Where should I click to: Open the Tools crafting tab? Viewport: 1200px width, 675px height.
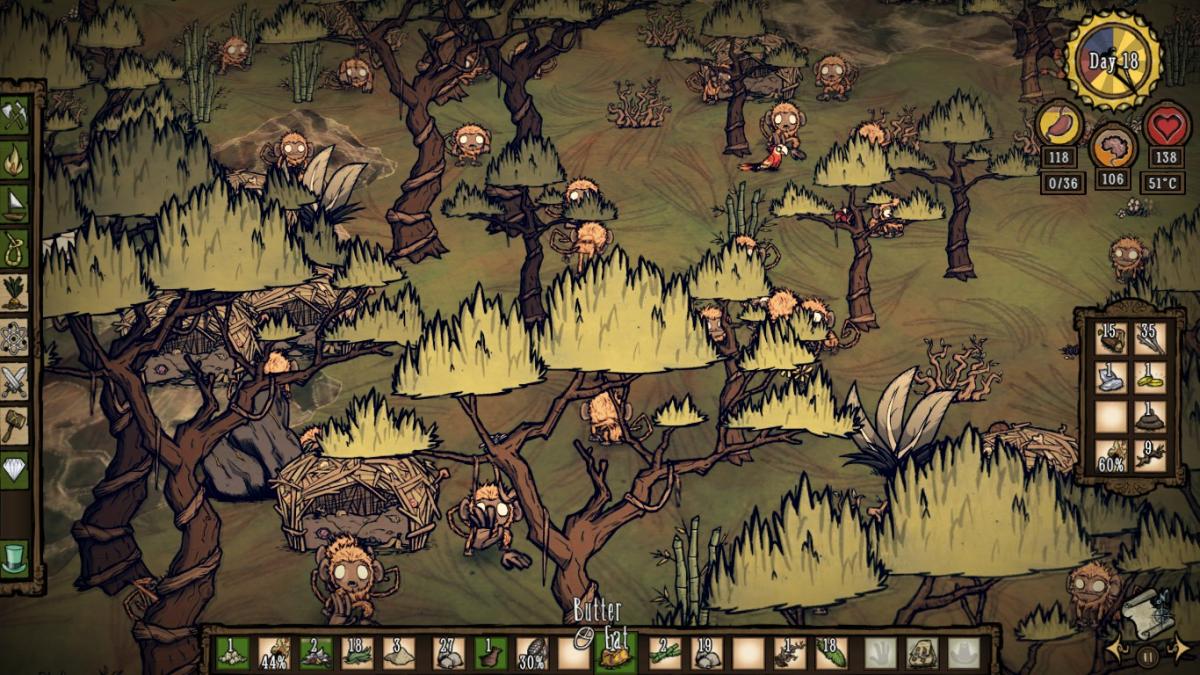(x=15, y=115)
